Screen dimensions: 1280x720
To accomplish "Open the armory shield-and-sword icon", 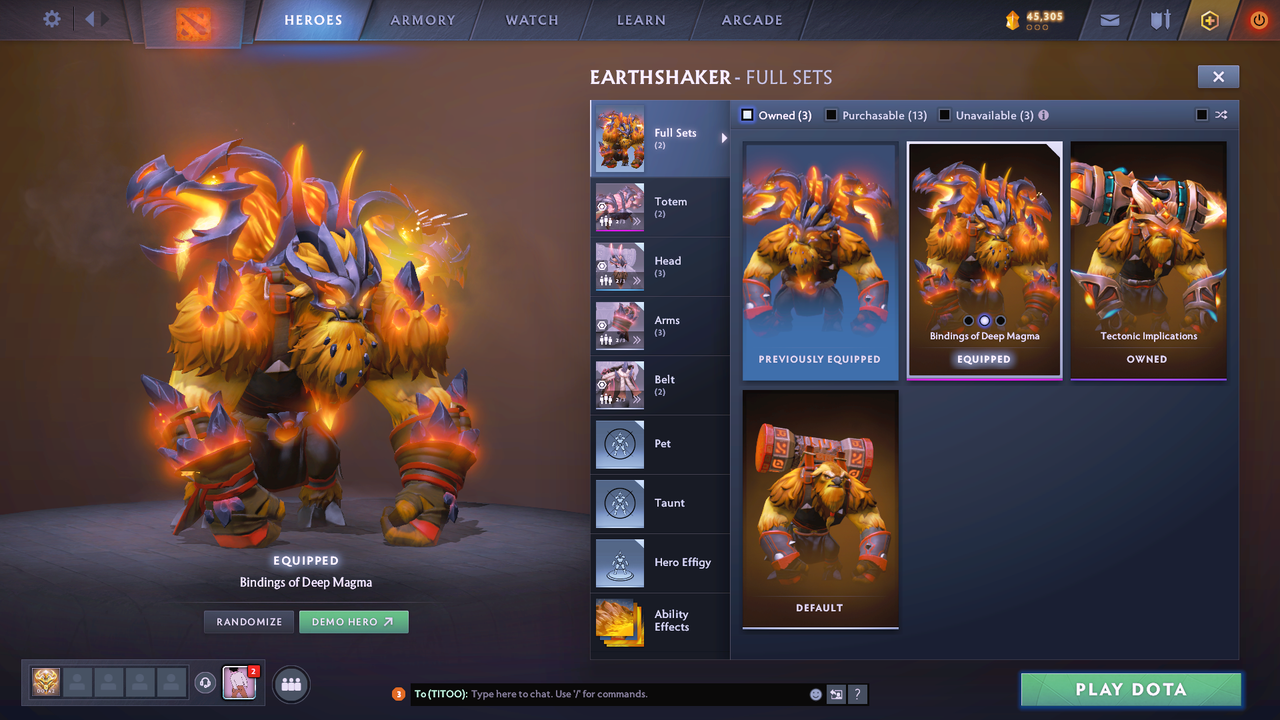I will click(1158, 19).
